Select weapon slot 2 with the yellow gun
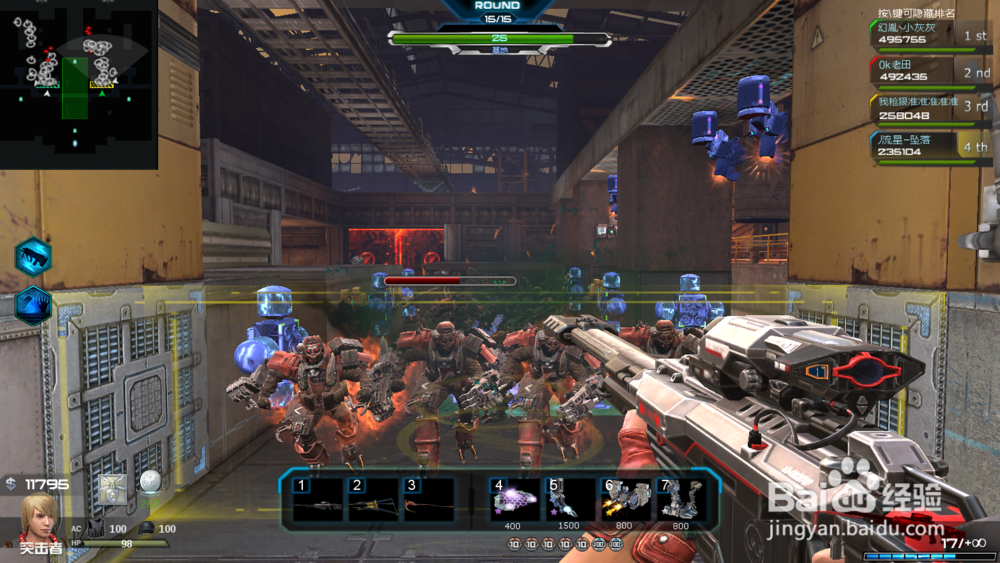Image resolution: width=1000 pixels, height=563 pixels. pyautogui.click(x=370, y=499)
